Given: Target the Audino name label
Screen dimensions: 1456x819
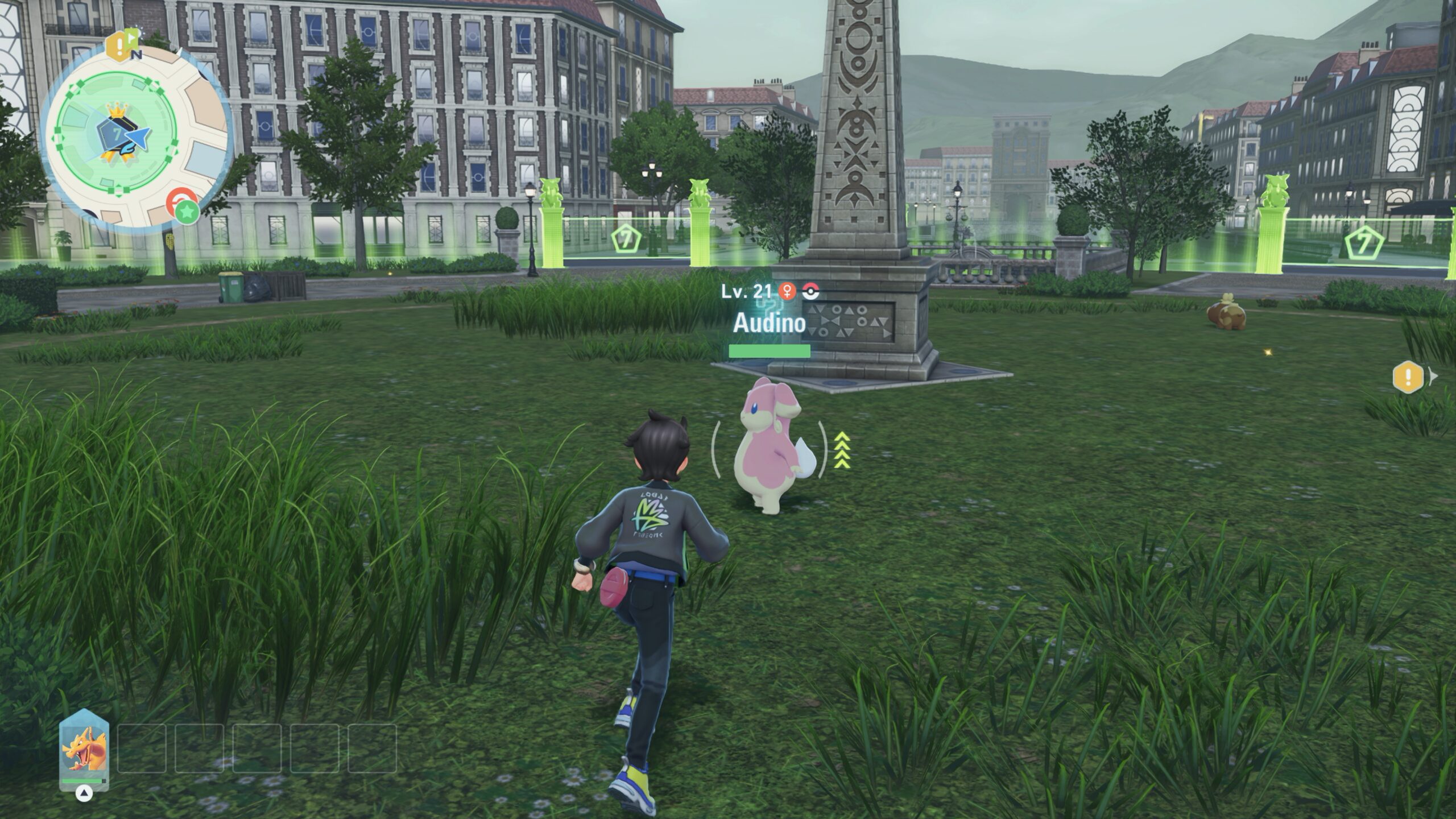Looking at the screenshot, I should [769, 323].
